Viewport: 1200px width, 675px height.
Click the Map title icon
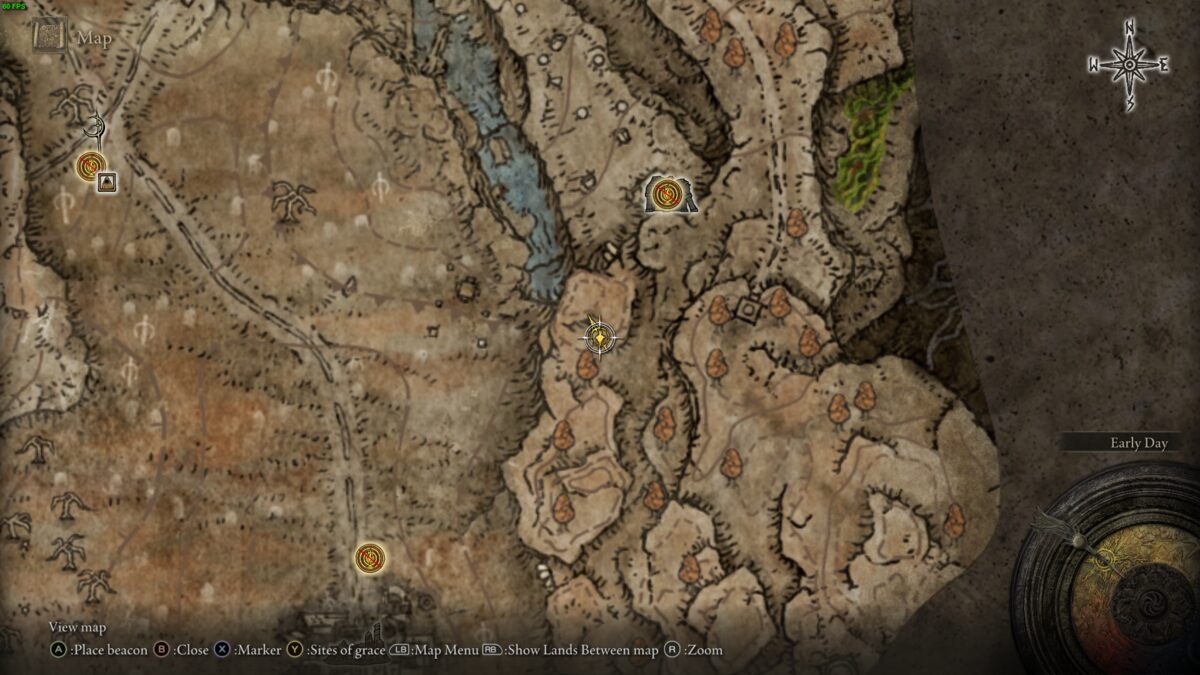[x=48, y=37]
